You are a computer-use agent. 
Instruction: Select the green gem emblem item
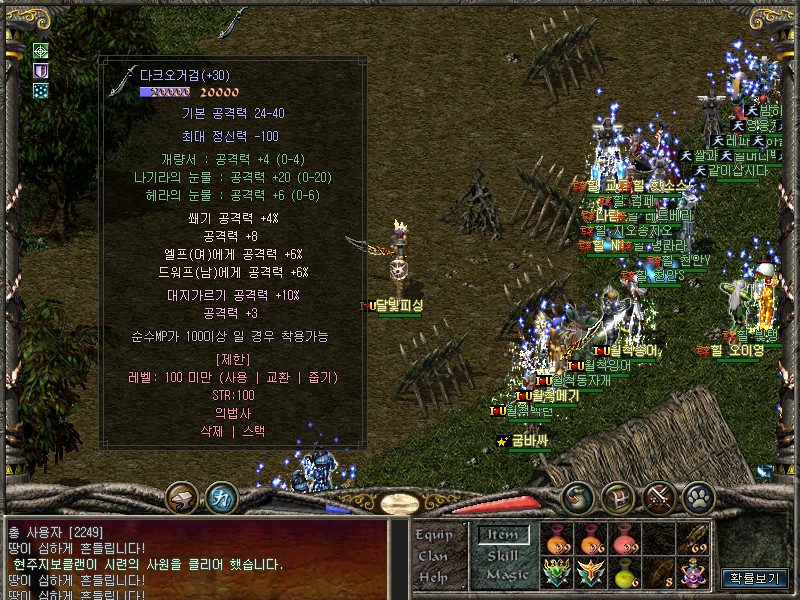[x=558, y=574]
